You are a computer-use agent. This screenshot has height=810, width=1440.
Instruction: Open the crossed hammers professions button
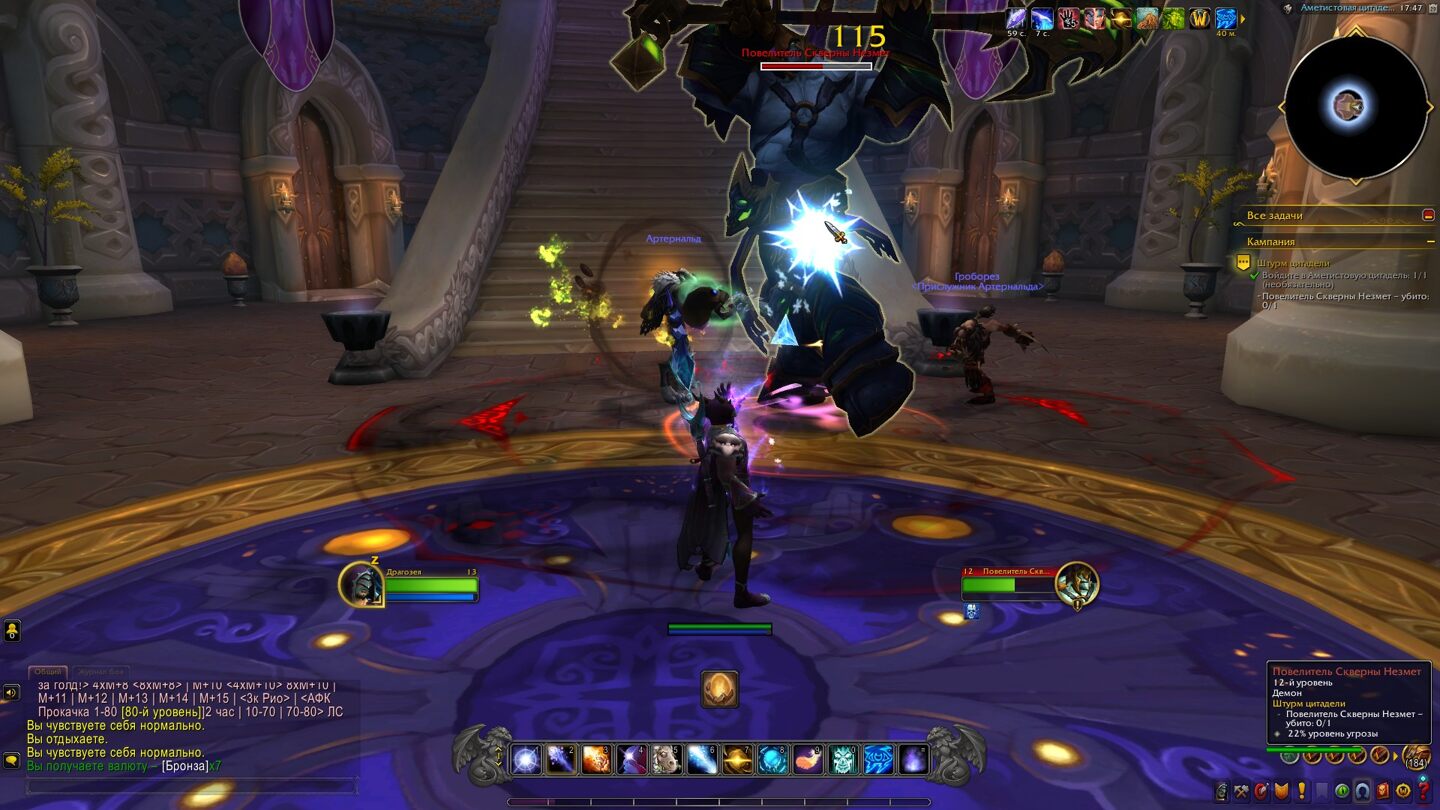coord(1241,792)
